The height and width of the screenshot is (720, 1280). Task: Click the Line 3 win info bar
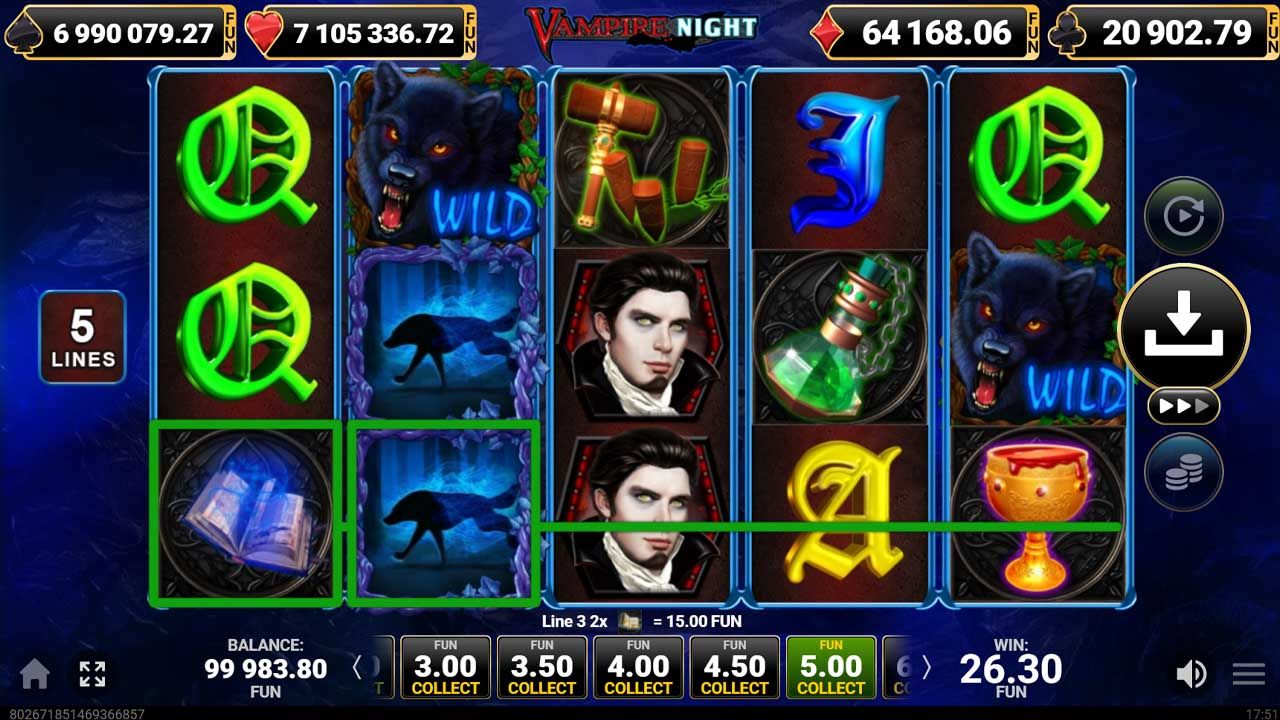(x=640, y=621)
